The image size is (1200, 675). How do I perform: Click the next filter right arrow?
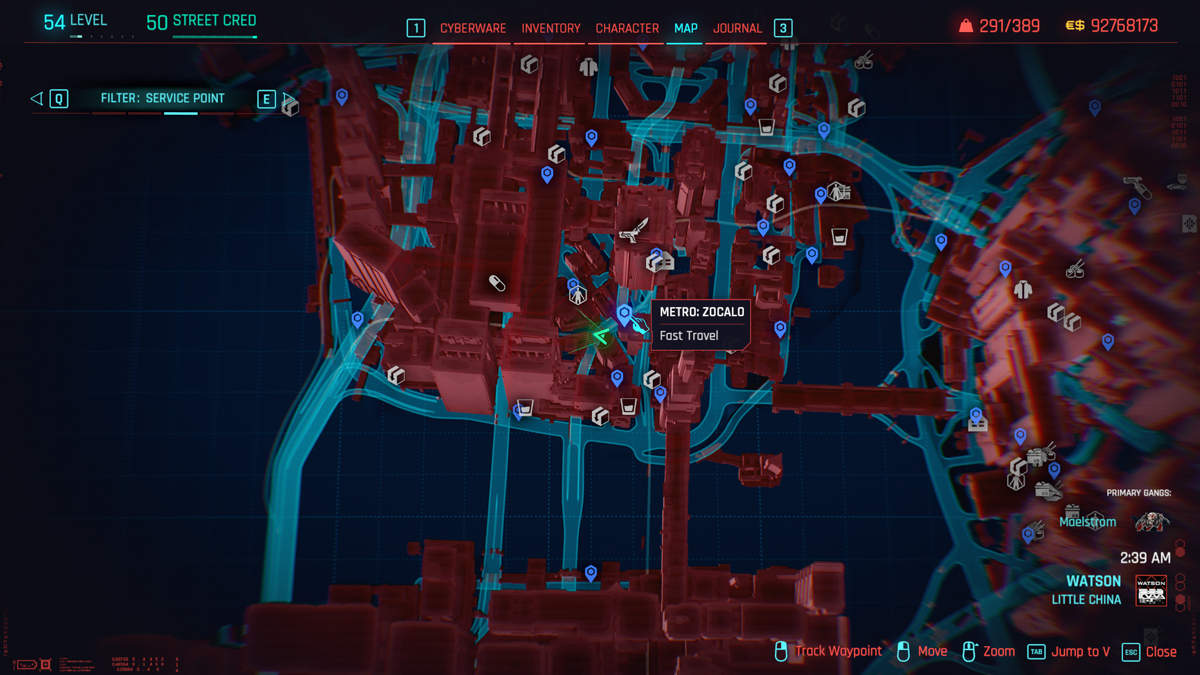(x=288, y=98)
